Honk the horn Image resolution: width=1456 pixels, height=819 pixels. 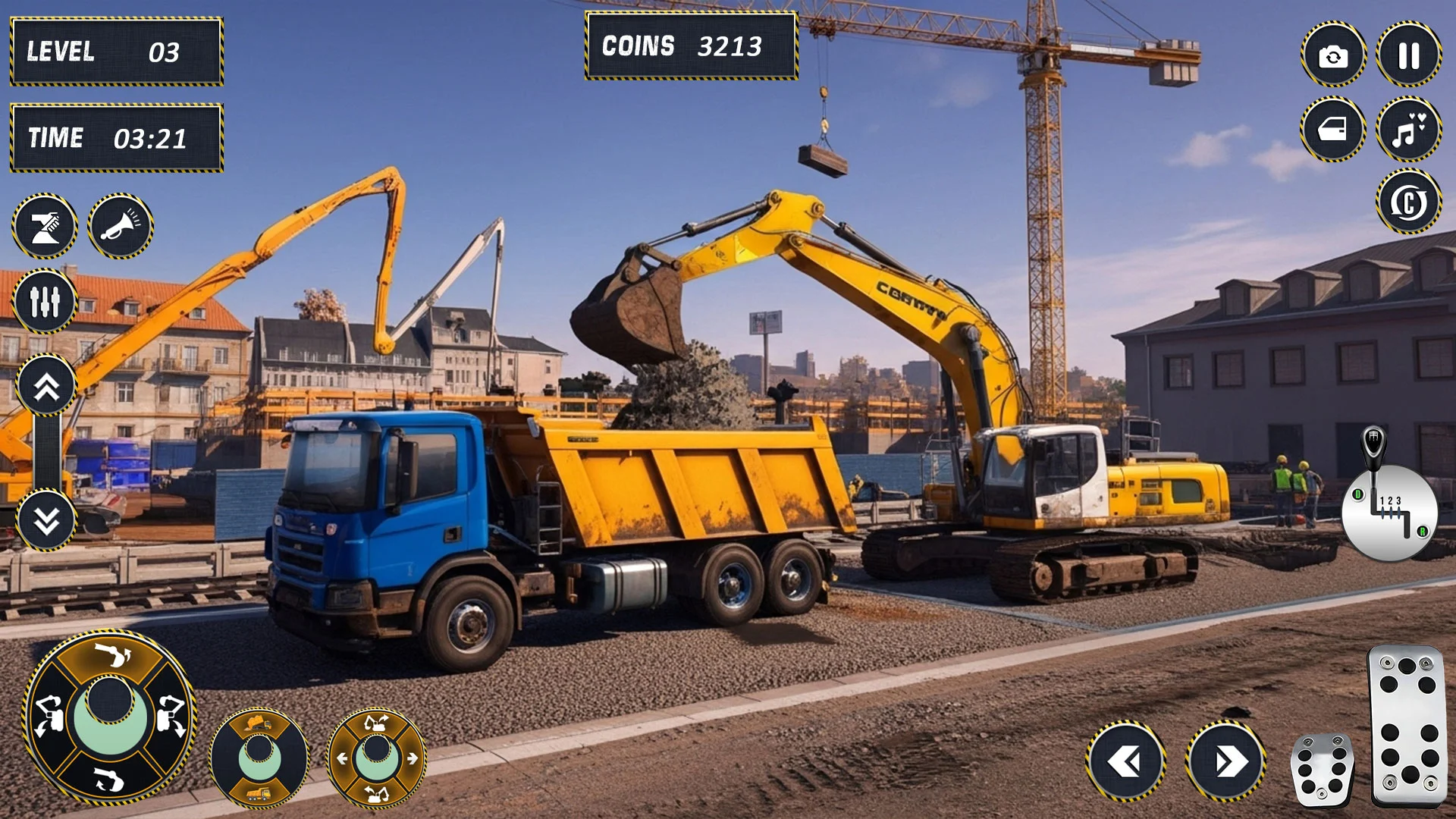[121, 226]
